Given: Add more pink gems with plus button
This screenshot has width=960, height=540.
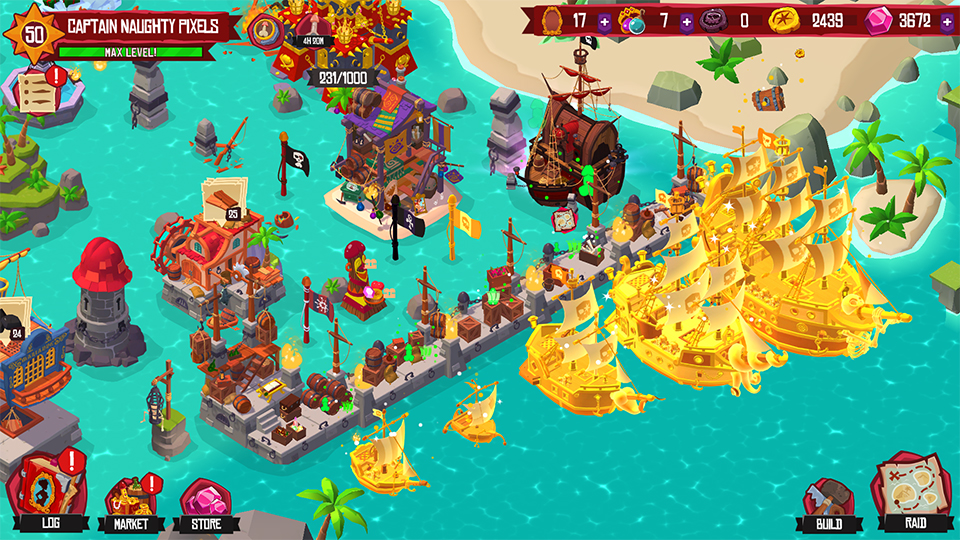Looking at the screenshot, I should 946,20.
